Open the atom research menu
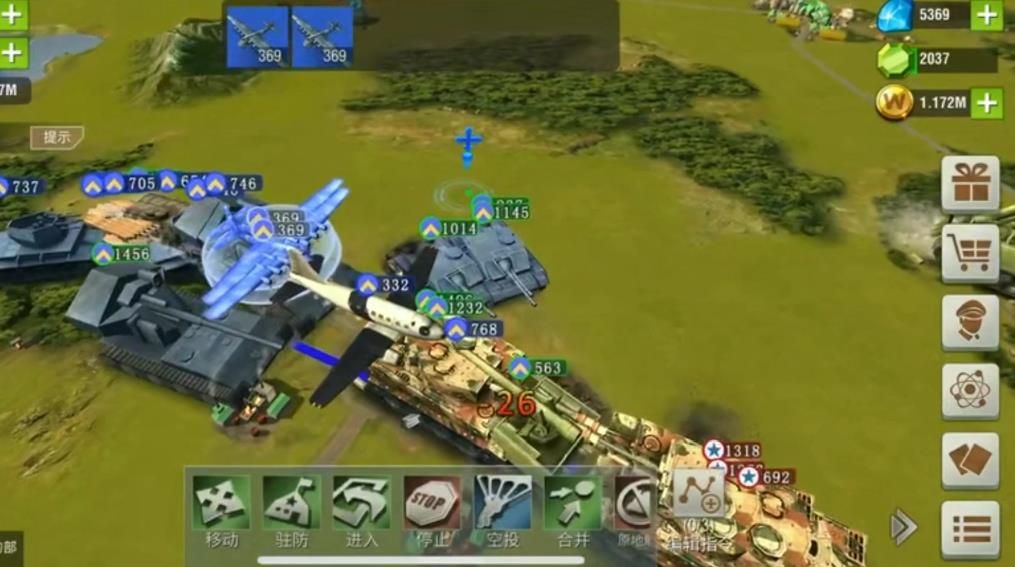Viewport: 1015px width, 567px height. pyautogui.click(x=970, y=391)
